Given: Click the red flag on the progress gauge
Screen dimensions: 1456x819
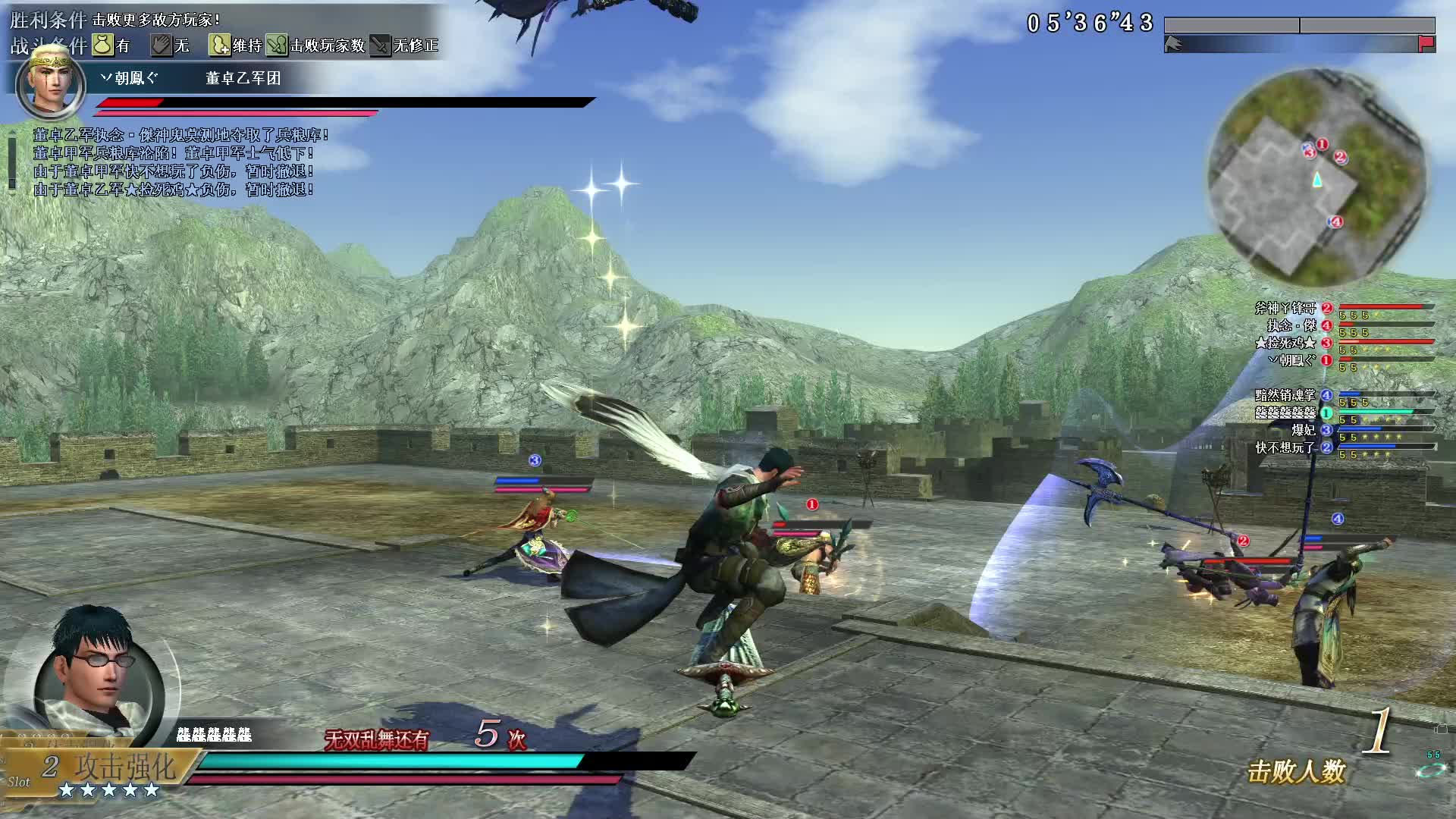Looking at the screenshot, I should [1426, 44].
